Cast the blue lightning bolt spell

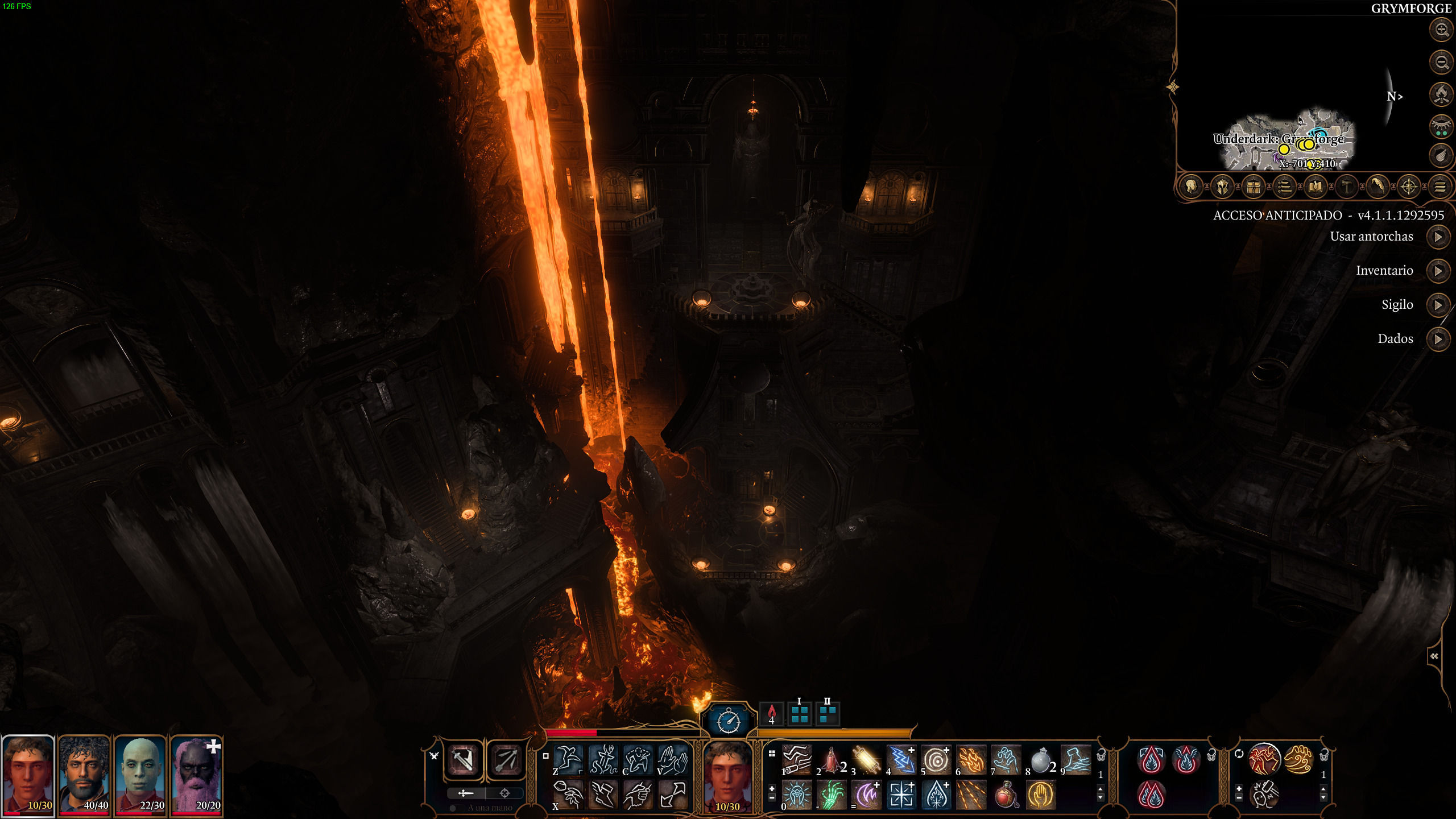tap(901, 760)
